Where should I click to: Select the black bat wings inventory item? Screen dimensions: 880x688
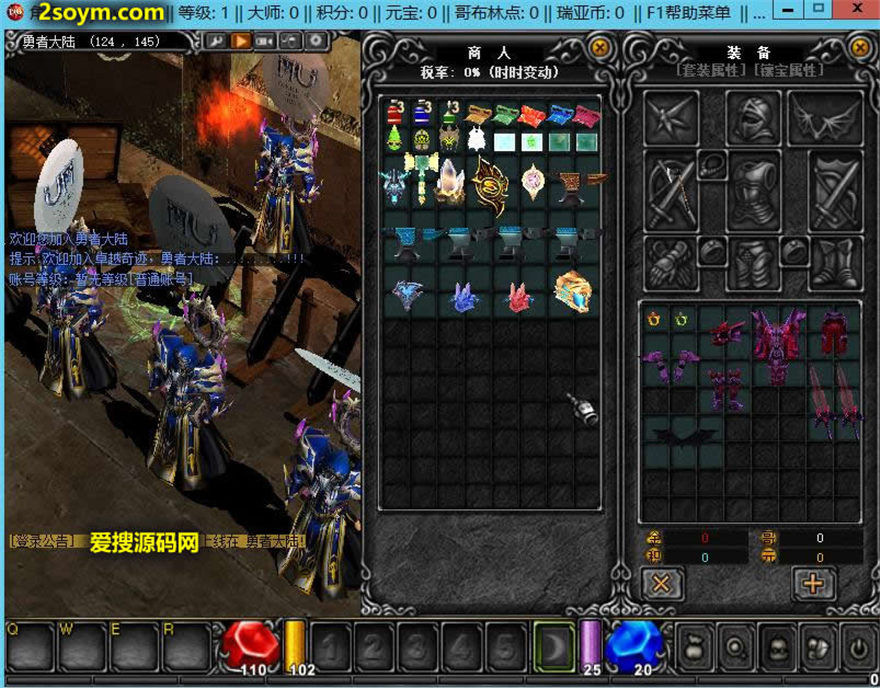684,433
